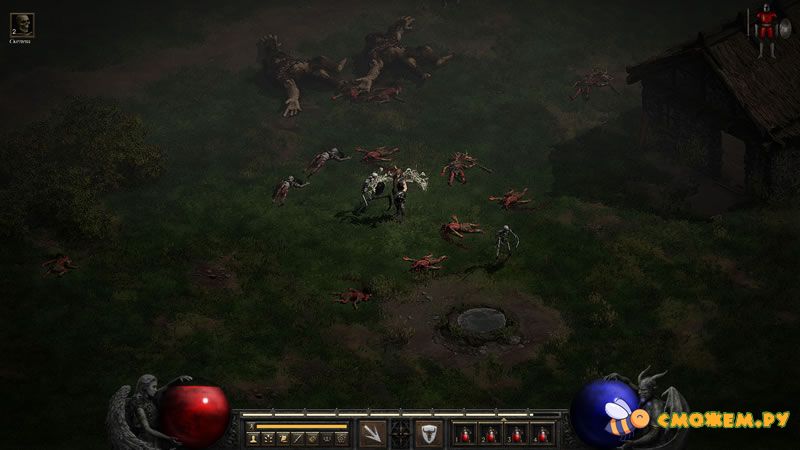Select the skeleton minion portrait
The height and width of the screenshot is (450, 800).
[x=21, y=24]
